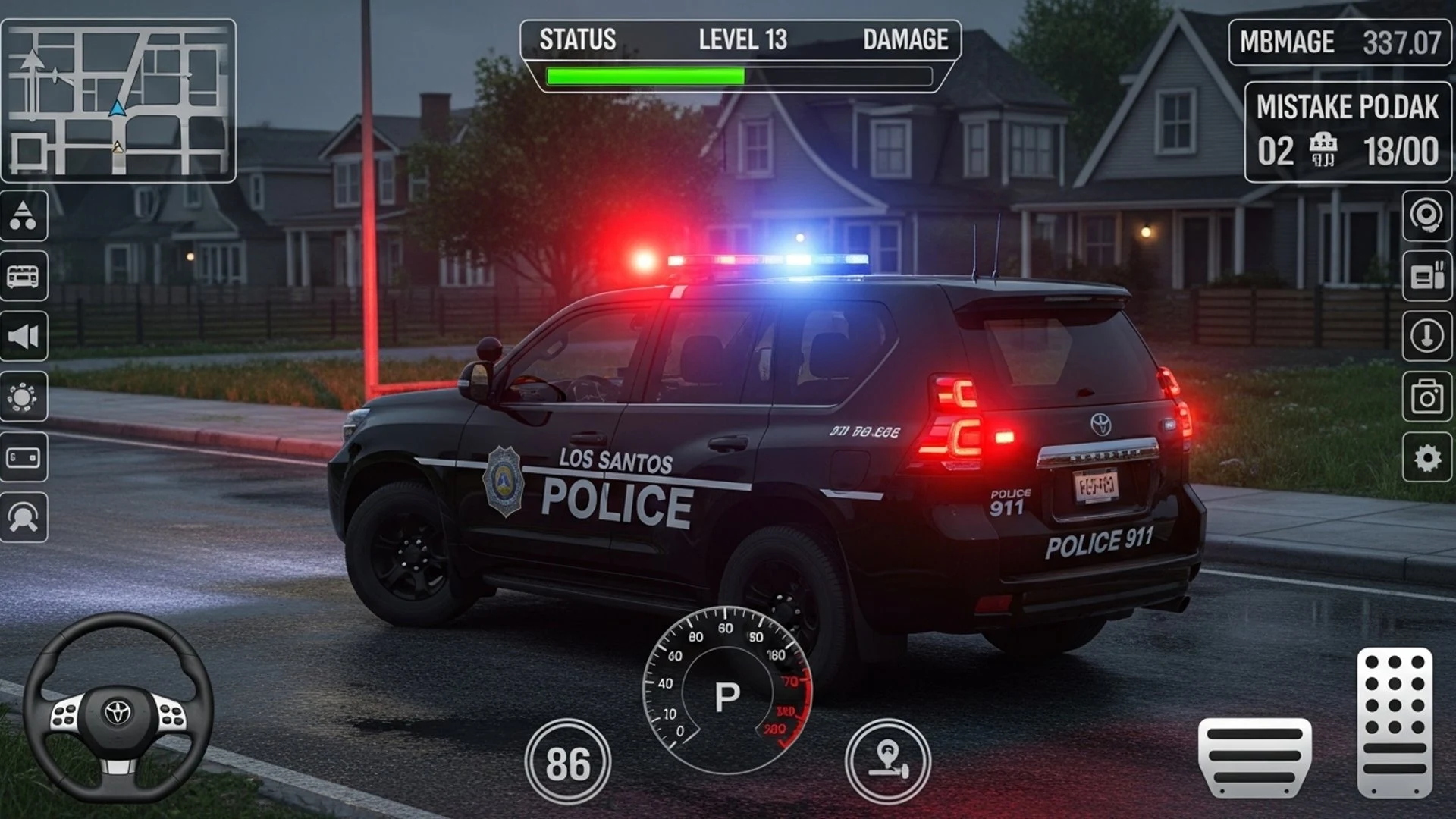This screenshot has height=819, width=1456.
Task: Step on the wide brake pedal
Action: pos(1255,757)
